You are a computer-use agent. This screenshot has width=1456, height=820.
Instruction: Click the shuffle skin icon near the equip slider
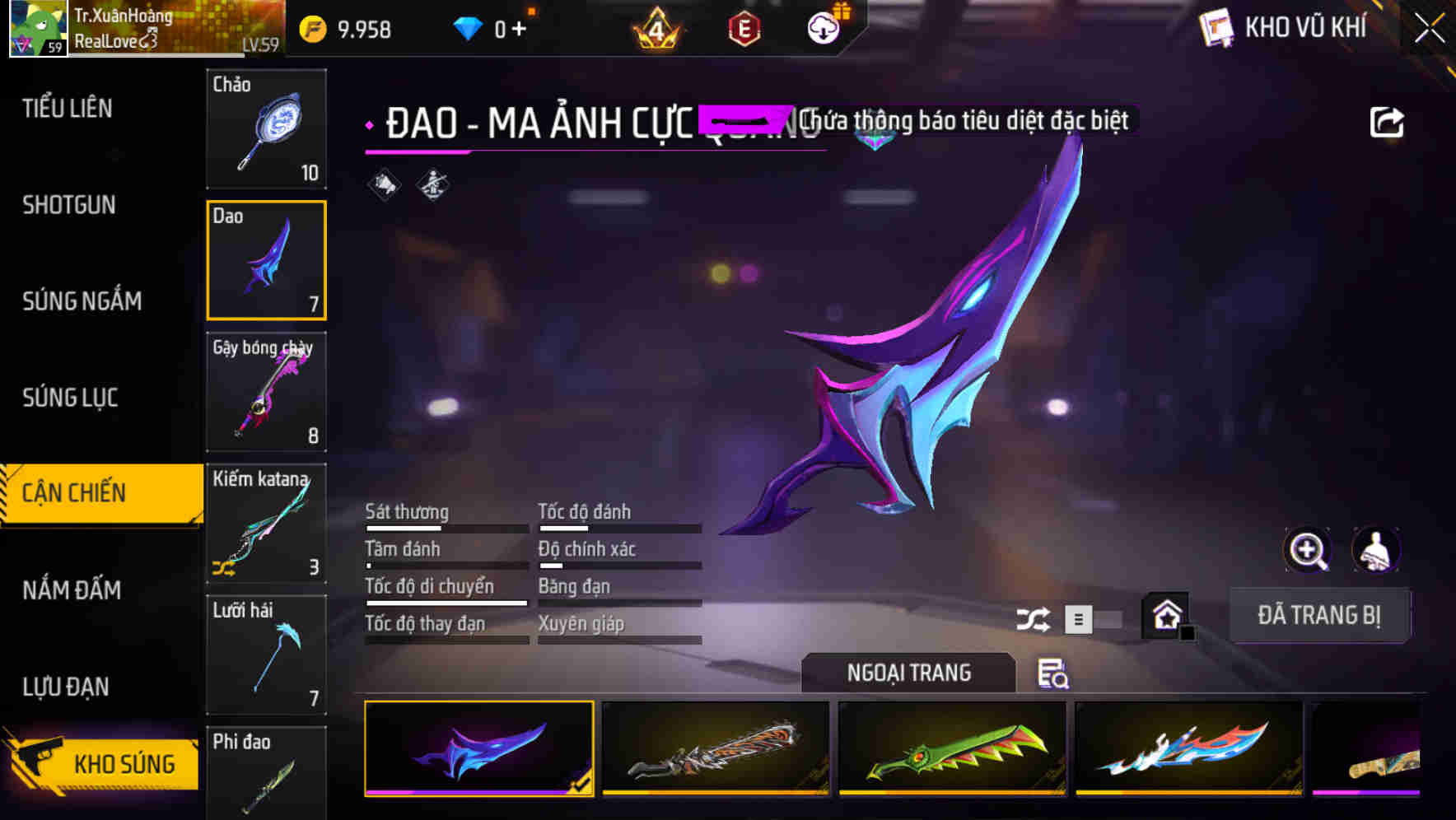(1033, 617)
